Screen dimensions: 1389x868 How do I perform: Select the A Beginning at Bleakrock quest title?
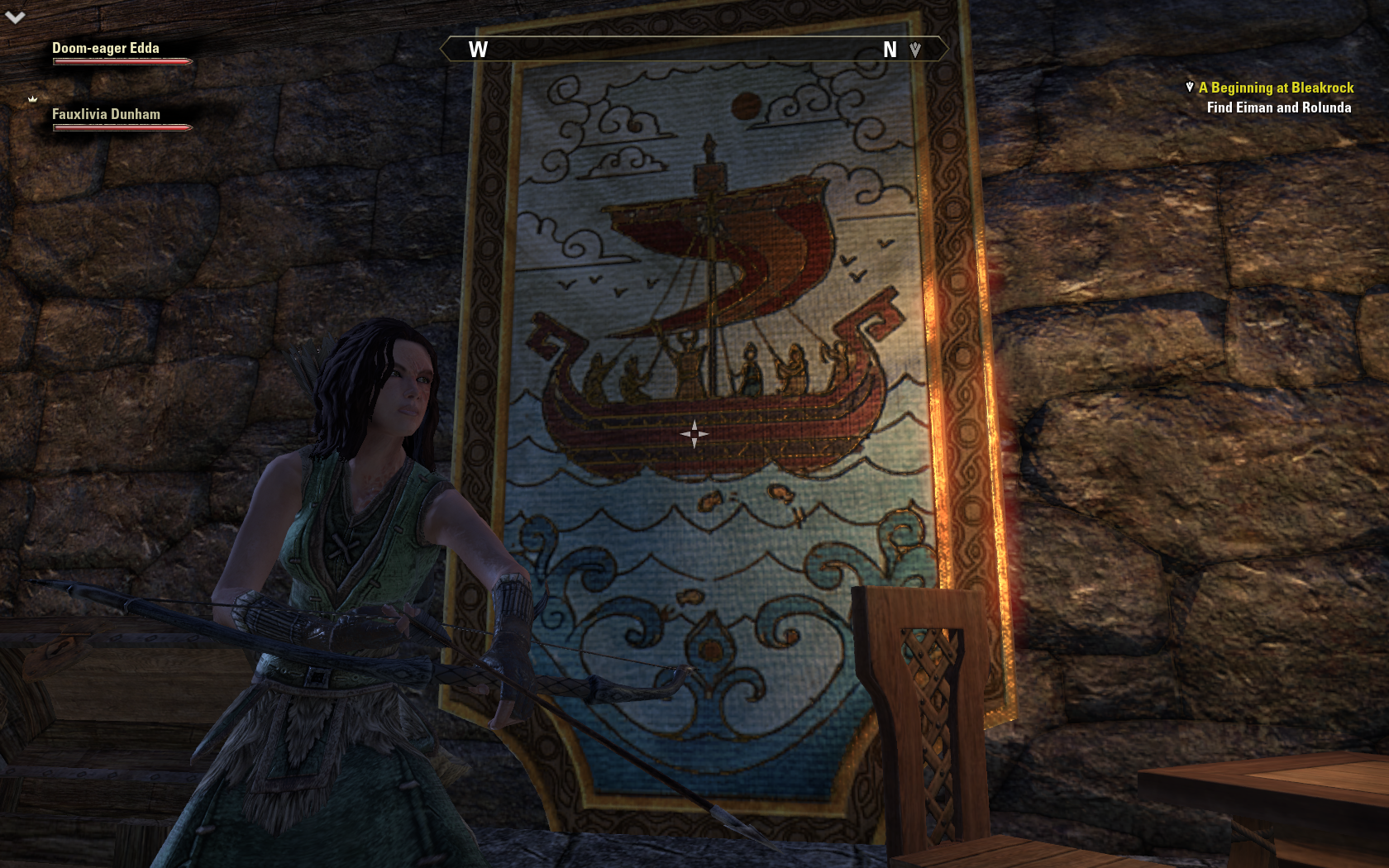(1276, 88)
